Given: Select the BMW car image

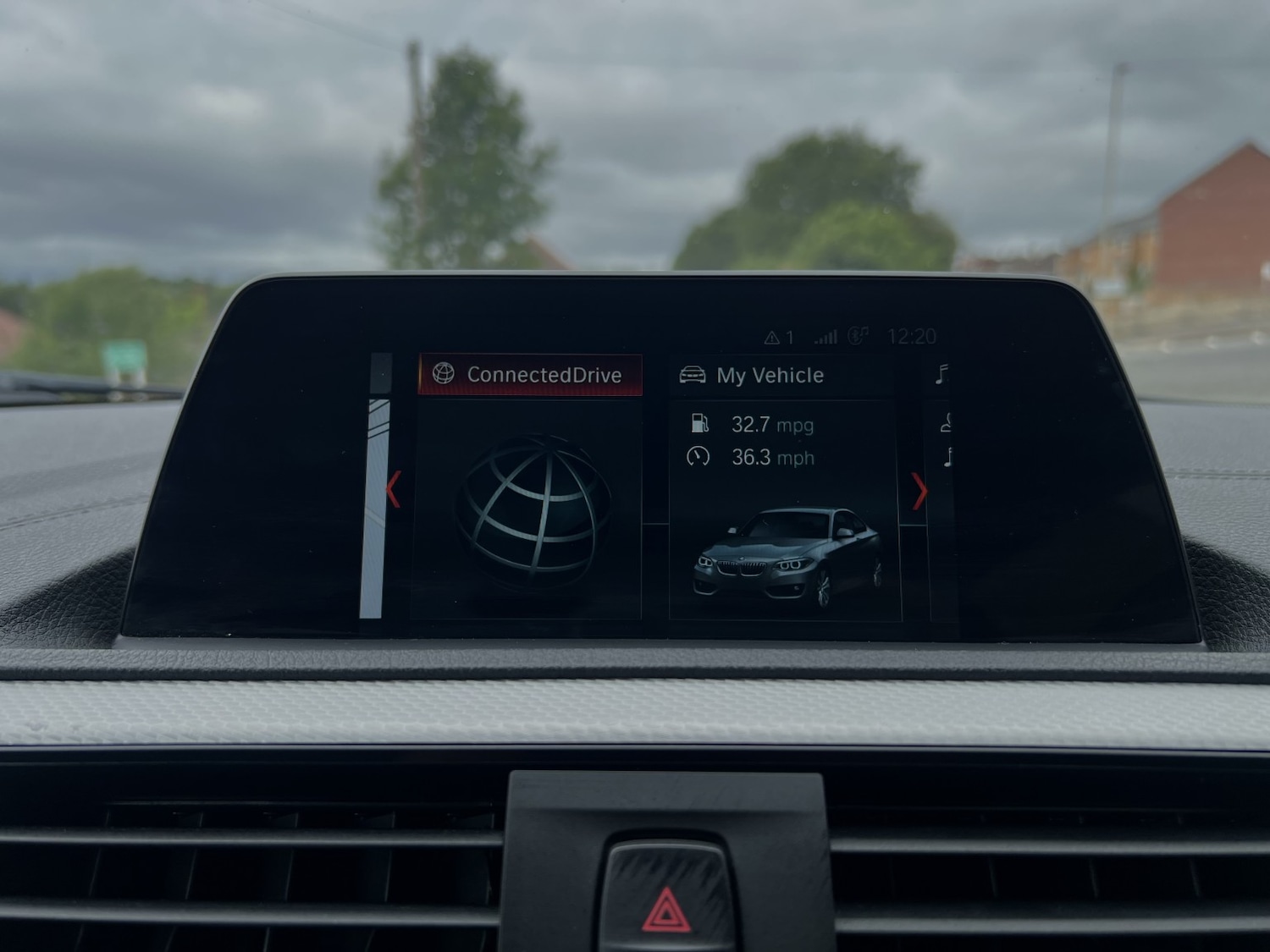Looking at the screenshot, I should click(787, 556).
